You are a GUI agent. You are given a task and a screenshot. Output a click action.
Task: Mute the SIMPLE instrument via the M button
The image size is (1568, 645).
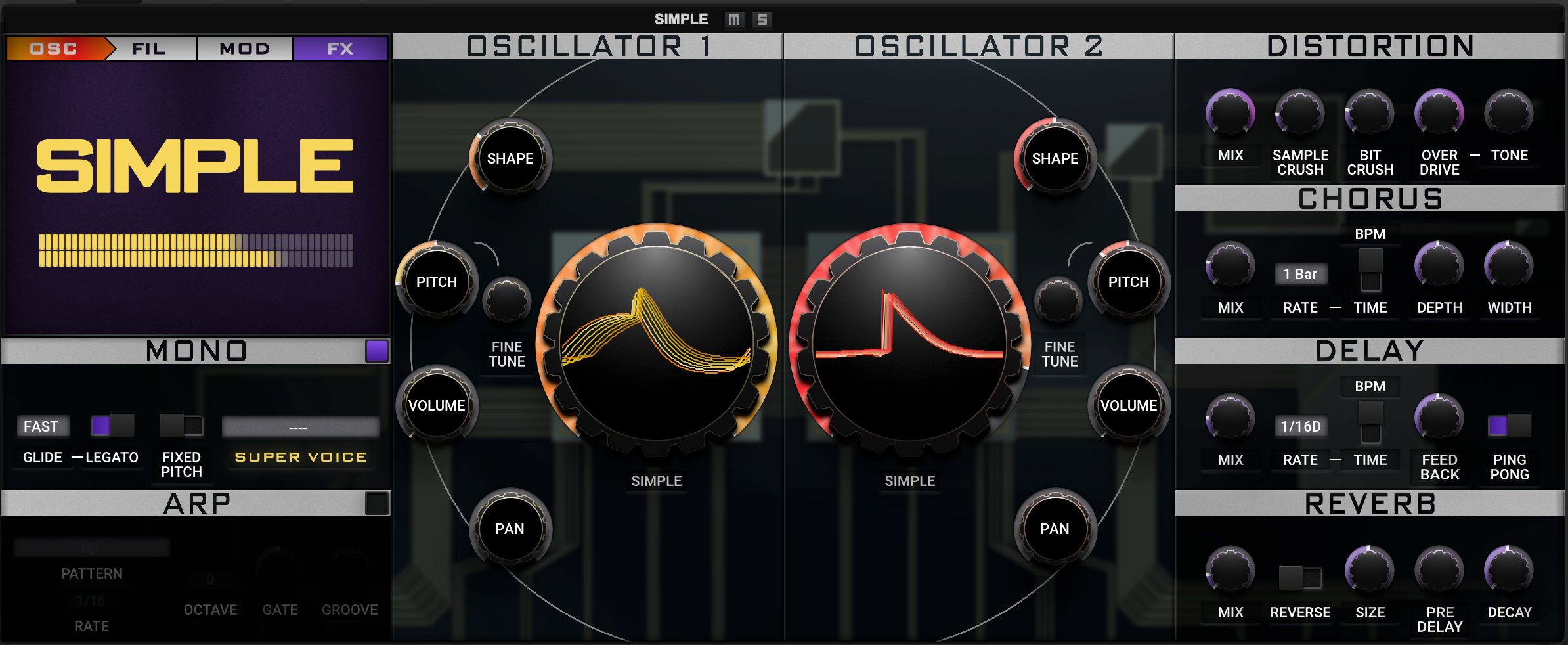coord(734,19)
